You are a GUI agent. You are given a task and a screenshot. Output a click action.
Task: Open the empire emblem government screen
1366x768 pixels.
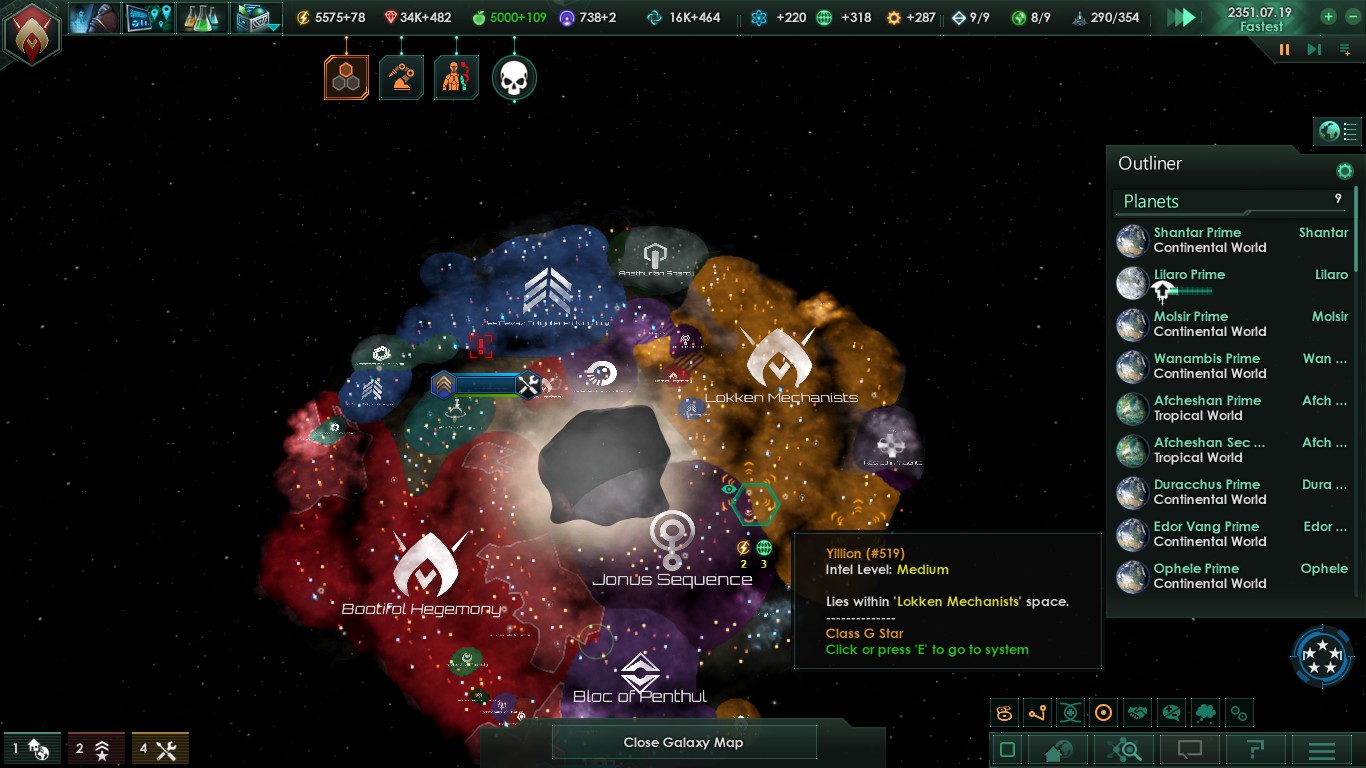click(x=31, y=33)
